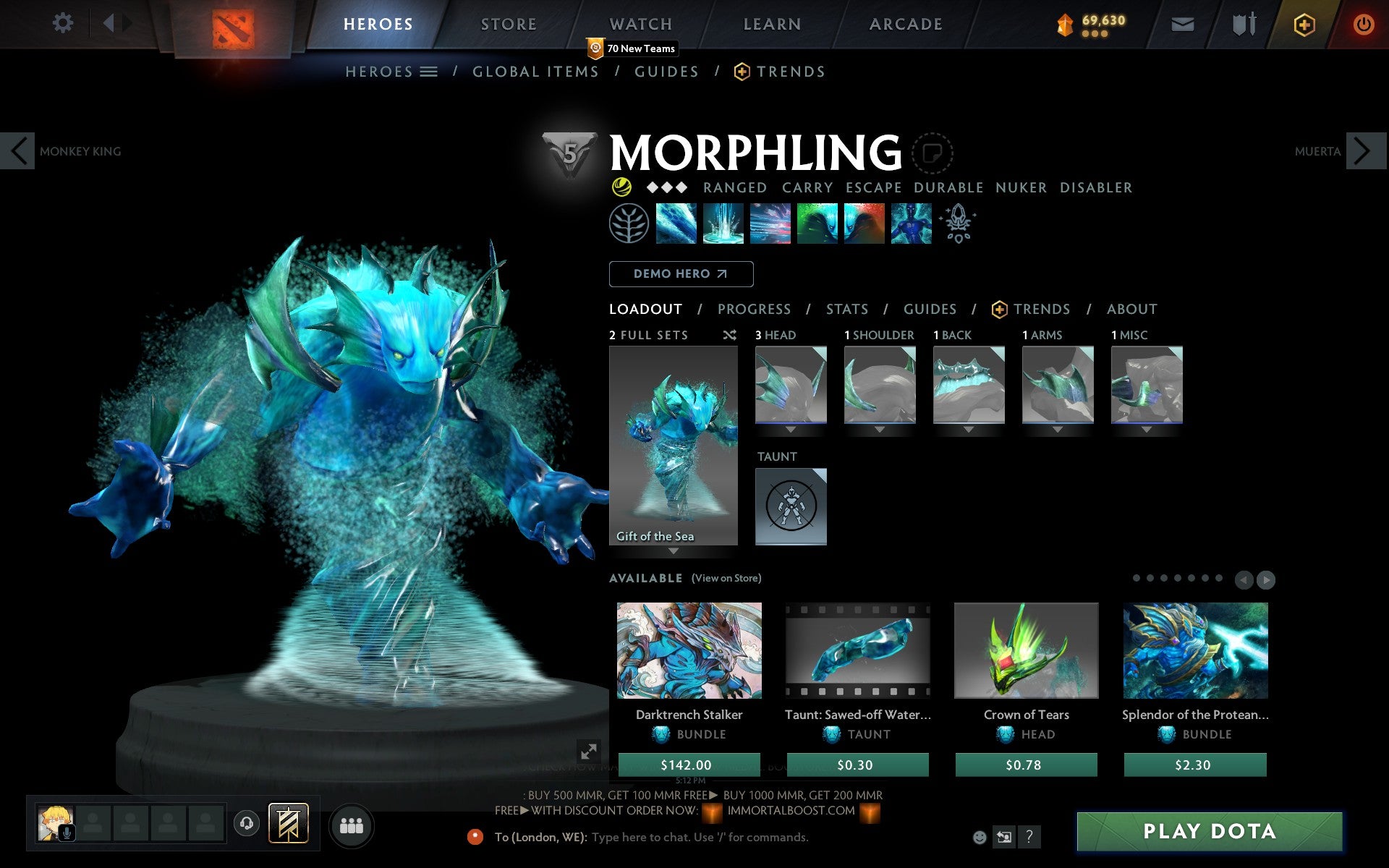Open the HEROES hamburger navigation menu
Viewport: 1389px width, 868px height.
pyautogui.click(x=430, y=72)
